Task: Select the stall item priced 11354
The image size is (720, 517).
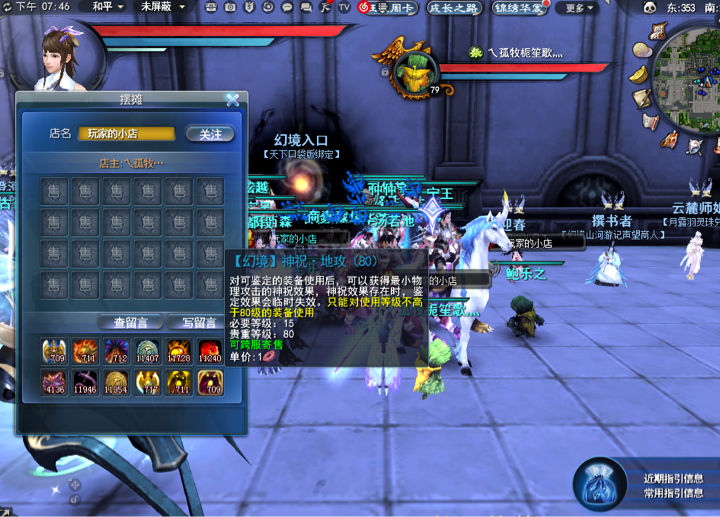Action: [x=116, y=382]
